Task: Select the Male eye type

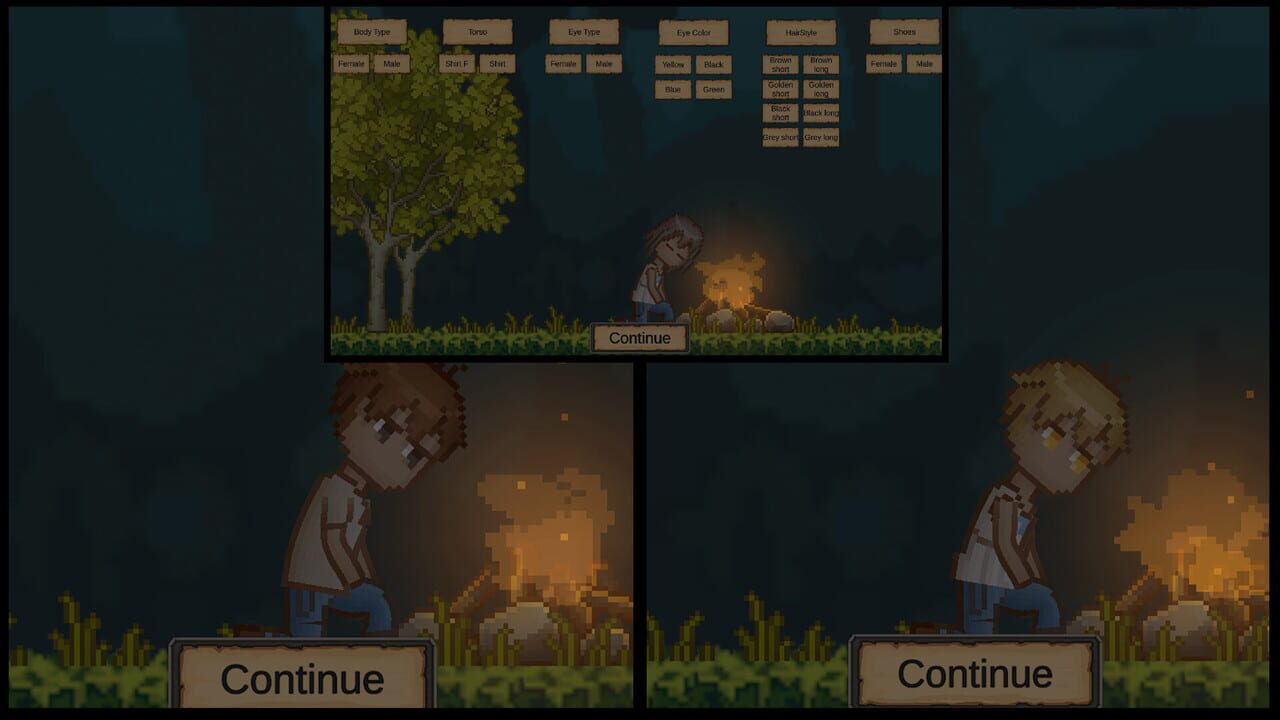Action: coord(603,63)
